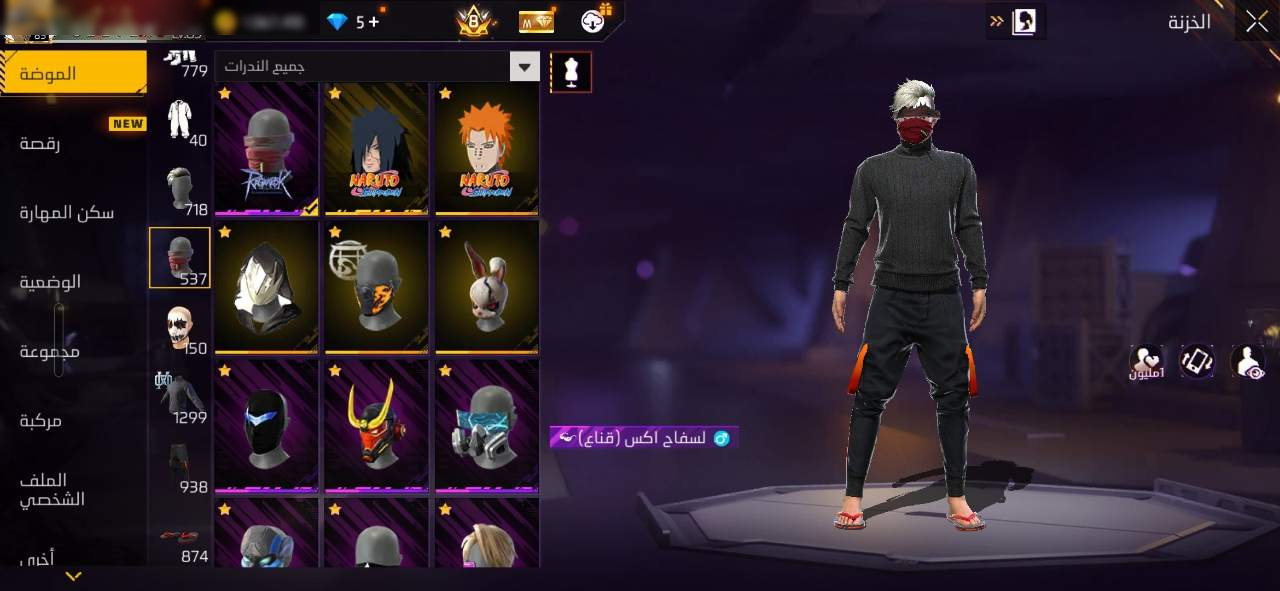Expand the جميع الندرات rarity dropdown
The image size is (1280, 591).
[x=524, y=67]
